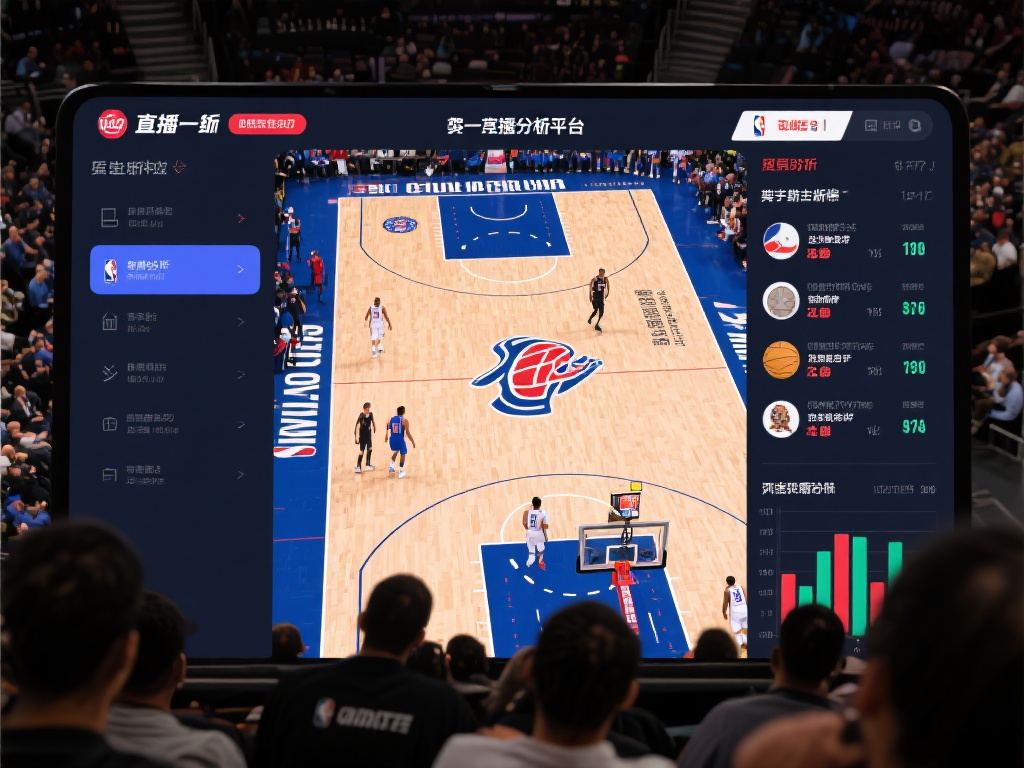Click the red circular app logo

112,124
